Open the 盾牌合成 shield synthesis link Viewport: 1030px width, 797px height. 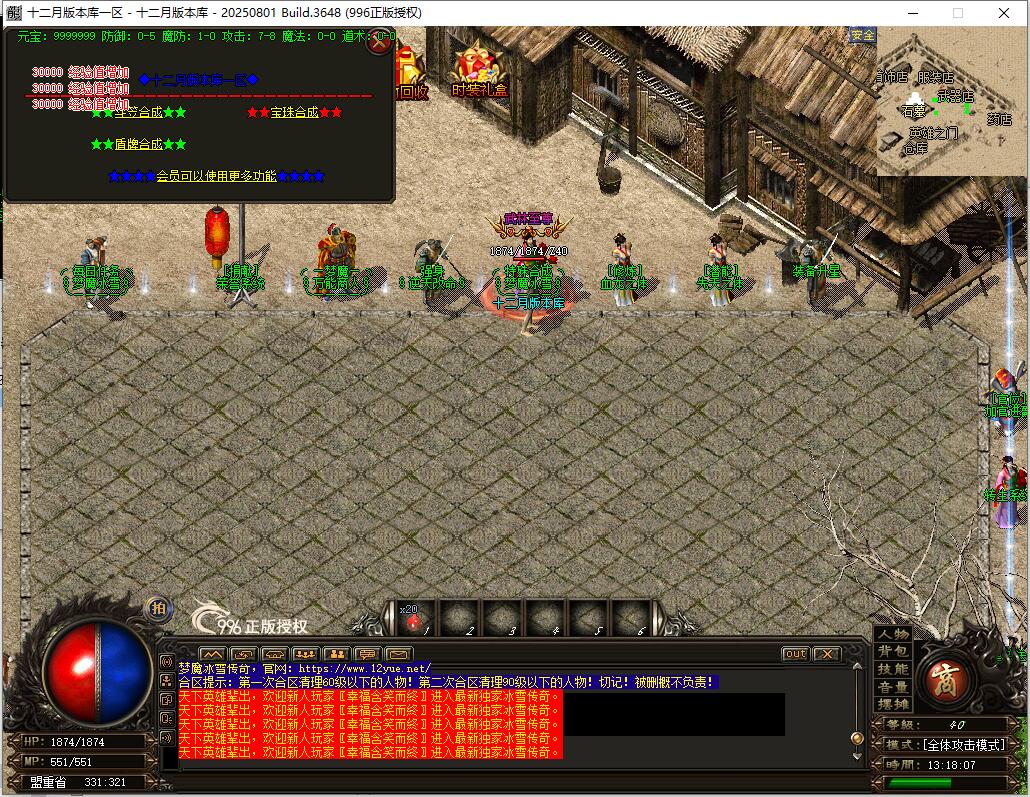pos(138,144)
